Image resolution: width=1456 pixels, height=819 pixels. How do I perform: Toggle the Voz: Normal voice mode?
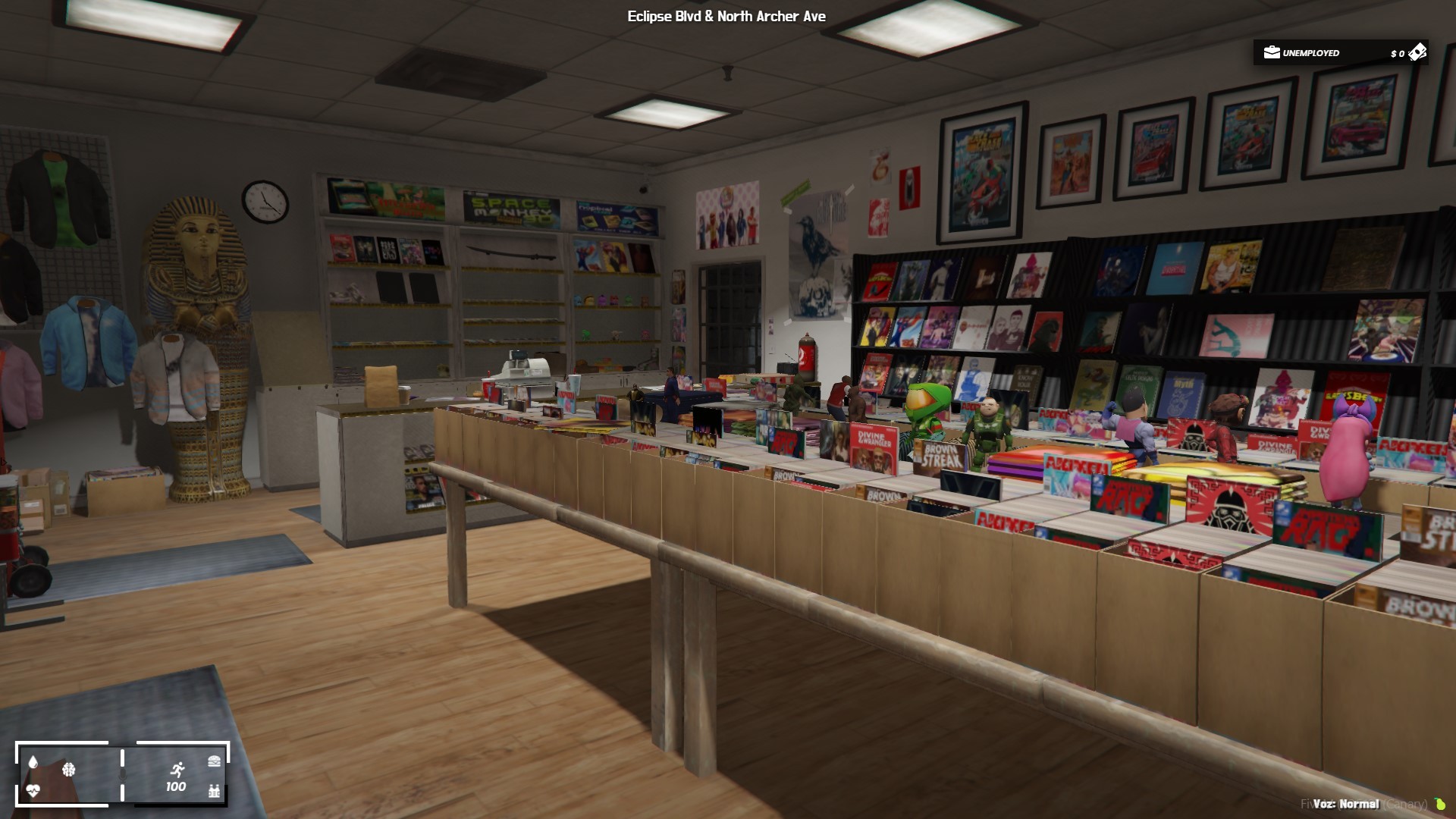point(1346,805)
